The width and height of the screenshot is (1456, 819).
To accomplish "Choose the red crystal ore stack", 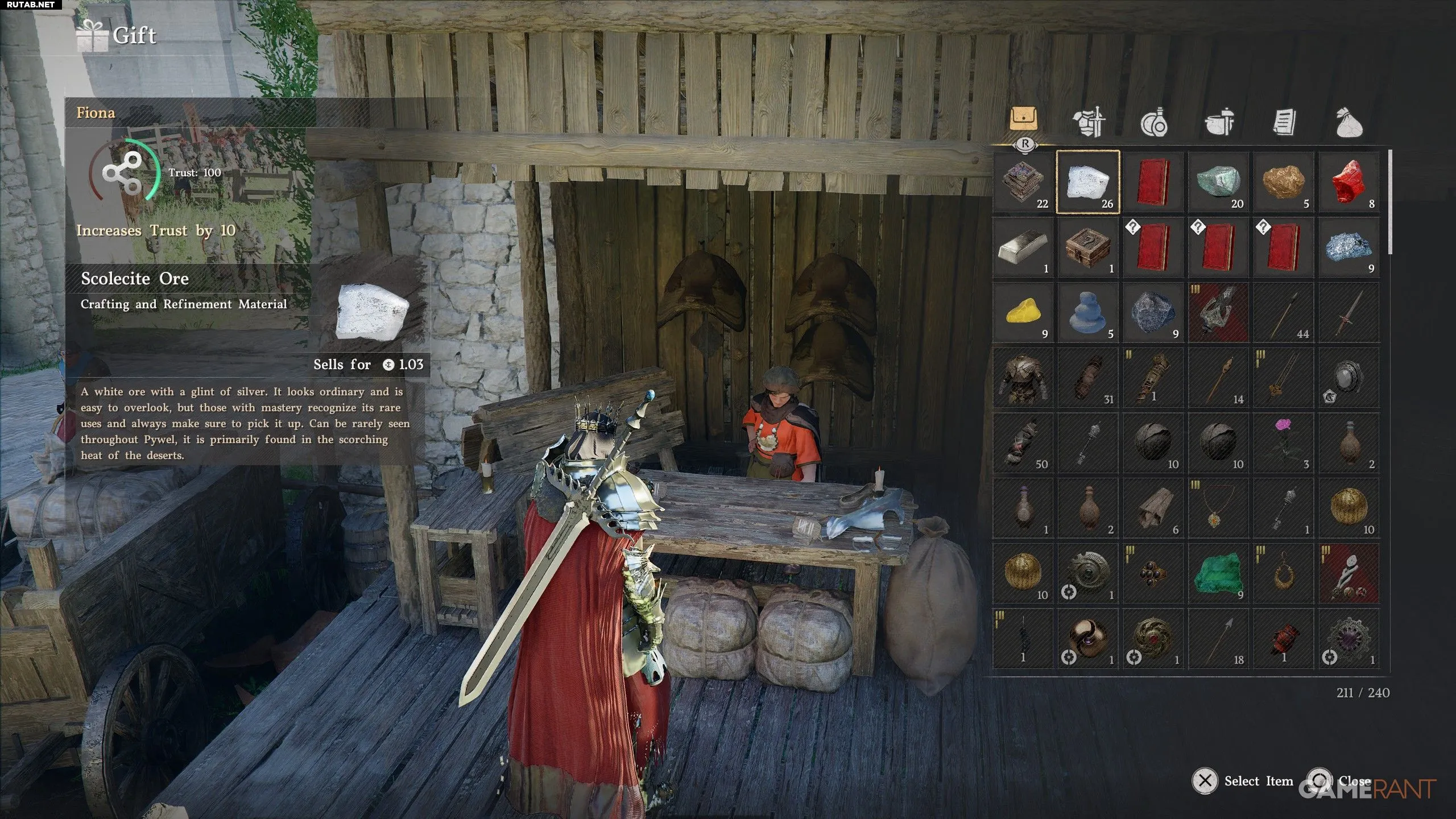I will pos(1349,182).
